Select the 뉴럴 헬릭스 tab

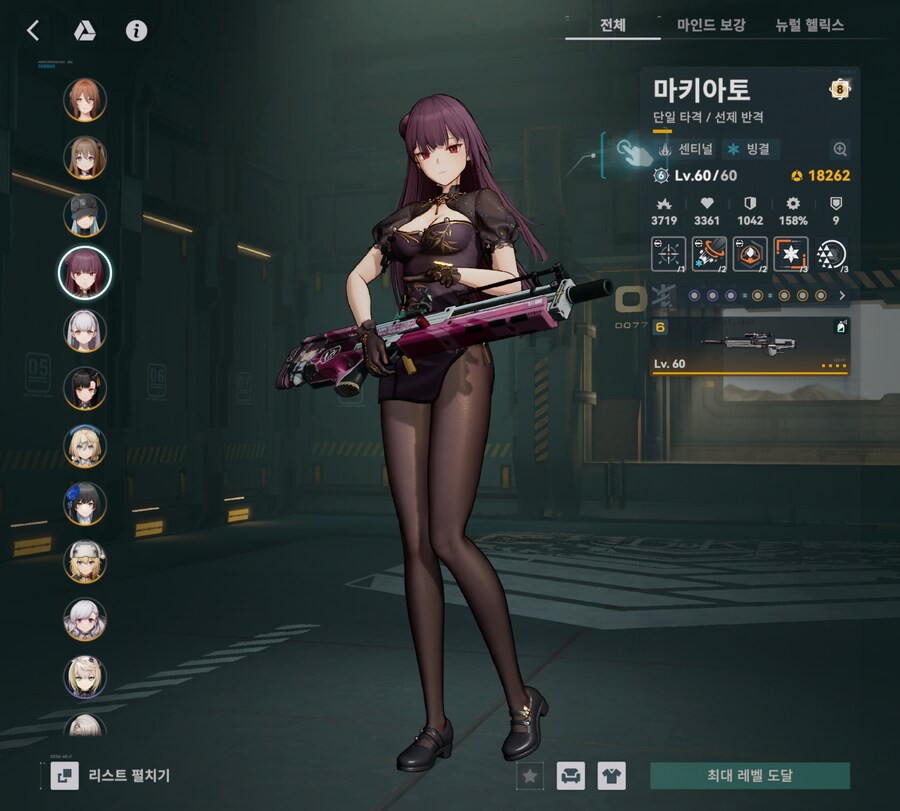click(809, 25)
